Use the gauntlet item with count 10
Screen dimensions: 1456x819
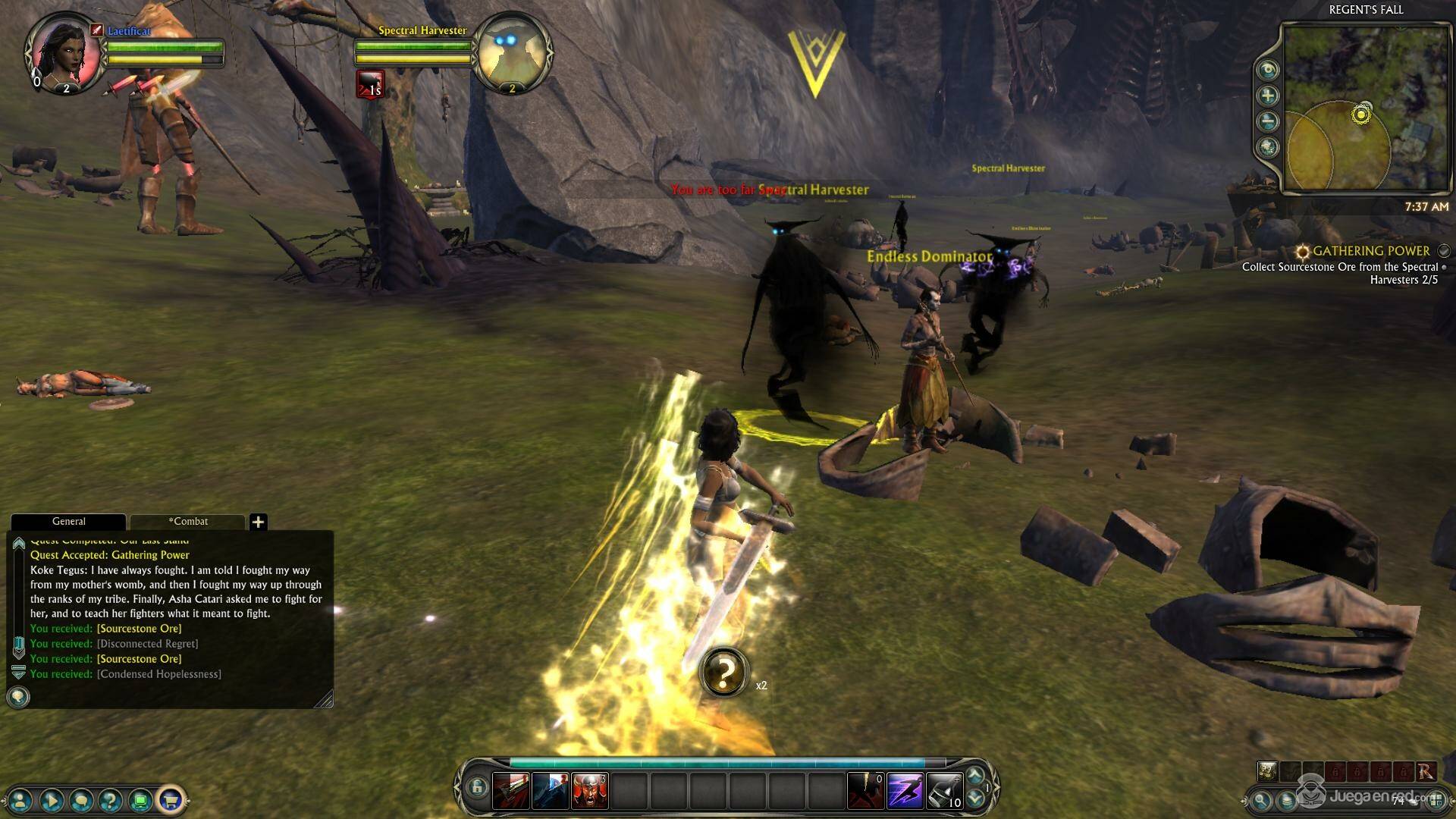click(944, 790)
